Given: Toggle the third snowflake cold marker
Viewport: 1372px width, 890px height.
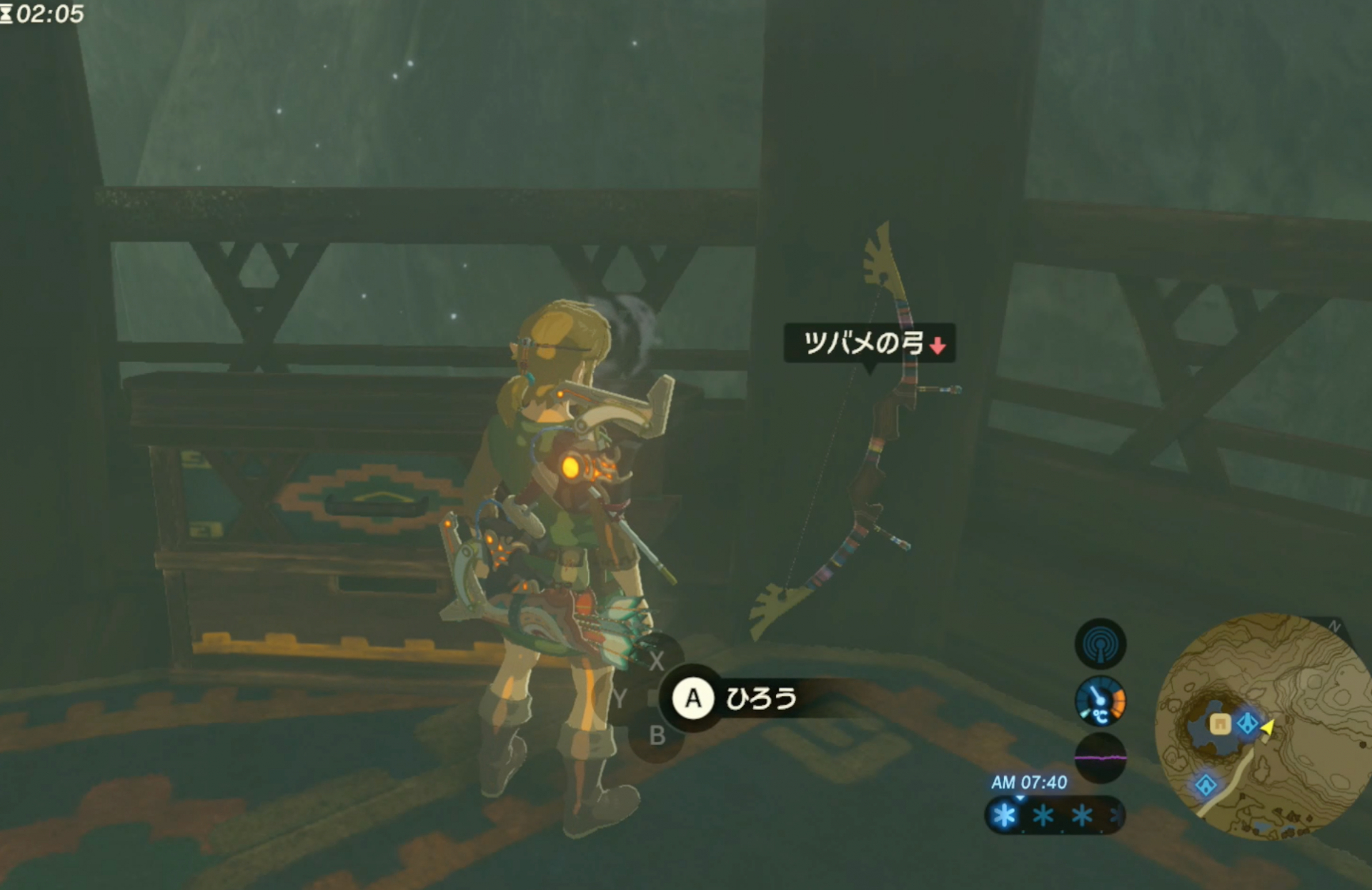Looking at the screenshot, I should tap(1081, 815).
